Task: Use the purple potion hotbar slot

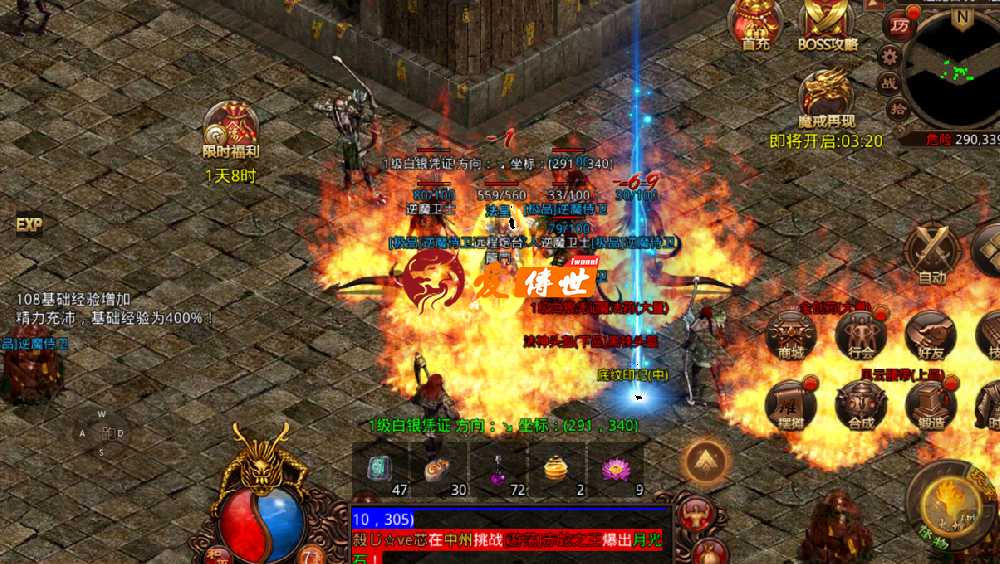Action: click(x=497, y=469)
